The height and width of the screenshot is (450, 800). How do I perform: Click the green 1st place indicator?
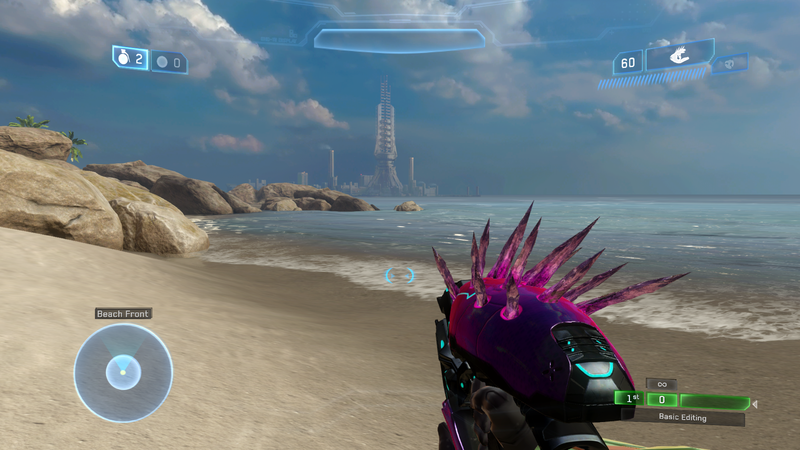(x=629, y=399)
